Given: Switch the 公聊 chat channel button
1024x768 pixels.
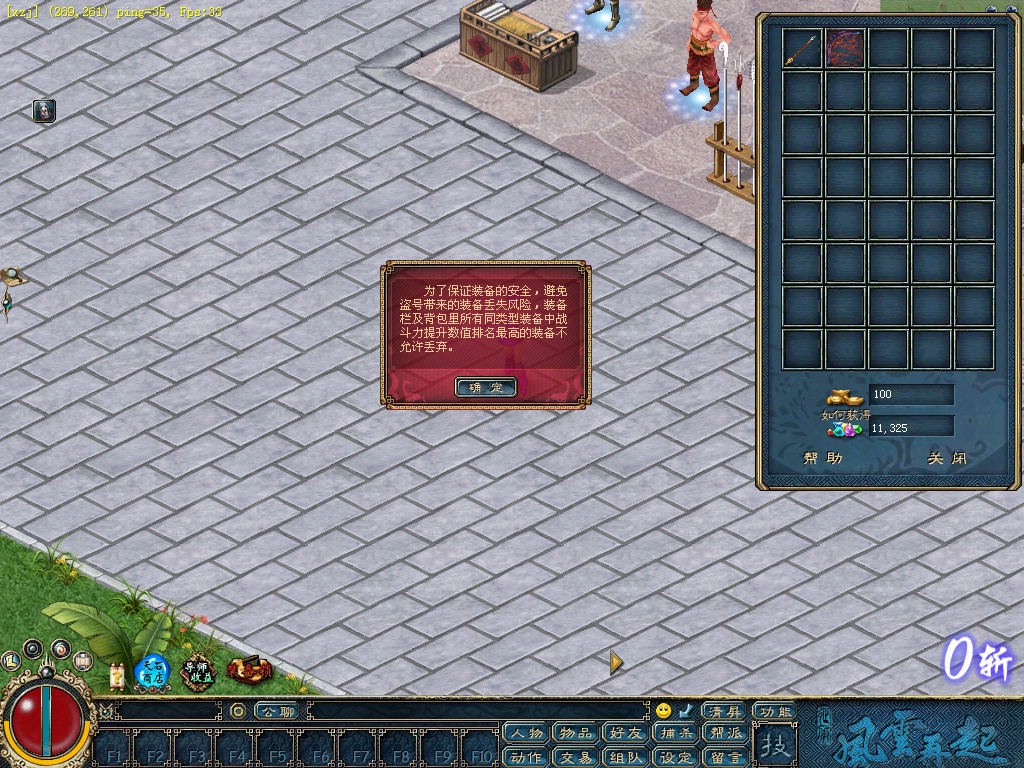Looking at the screenshot, I should 276,711.
